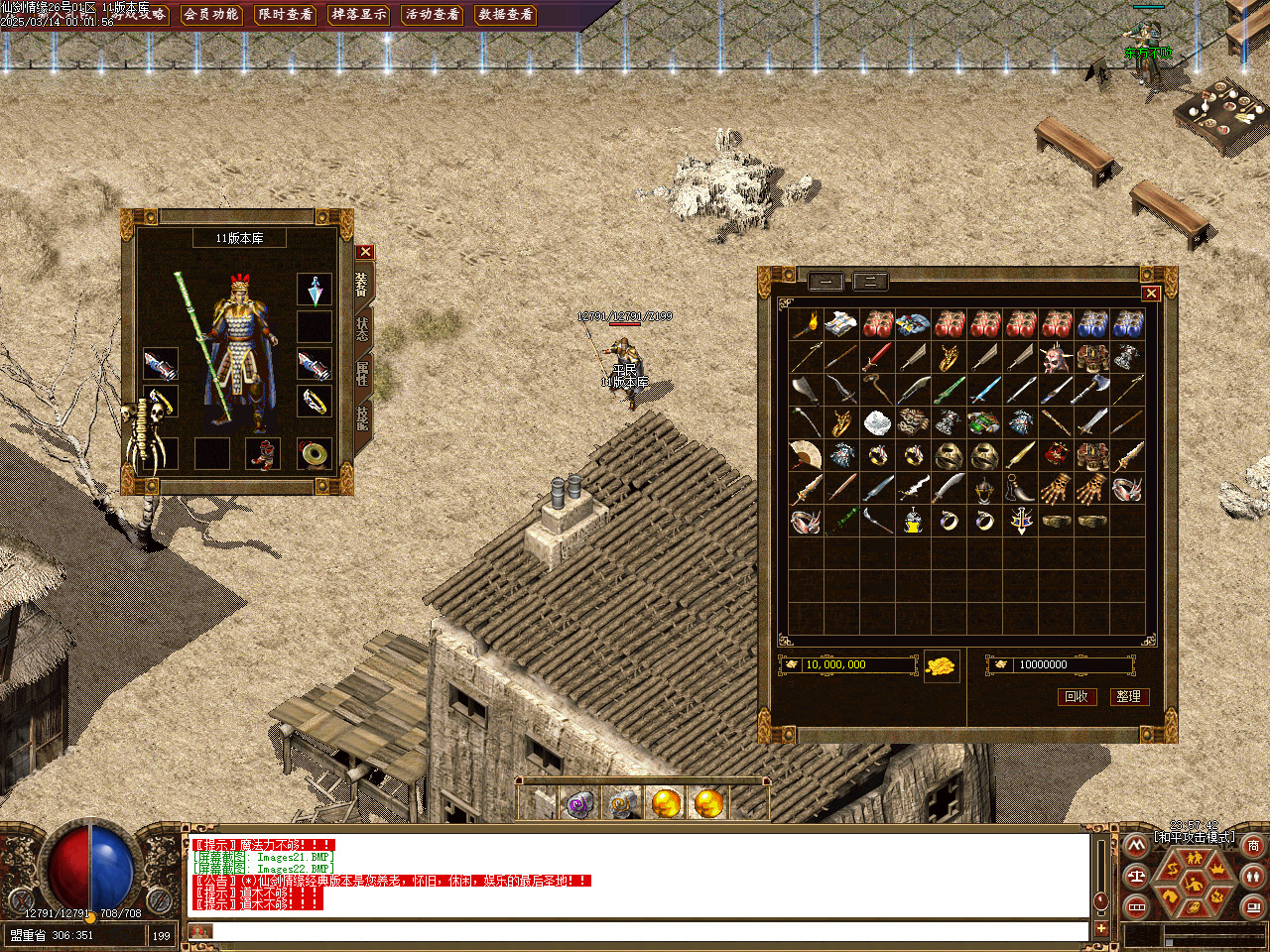Image resolution: width=1270 pixels, height=952 pixels.
Task: Open the 数据查看 data menu
Action: [x=506, y=14]
